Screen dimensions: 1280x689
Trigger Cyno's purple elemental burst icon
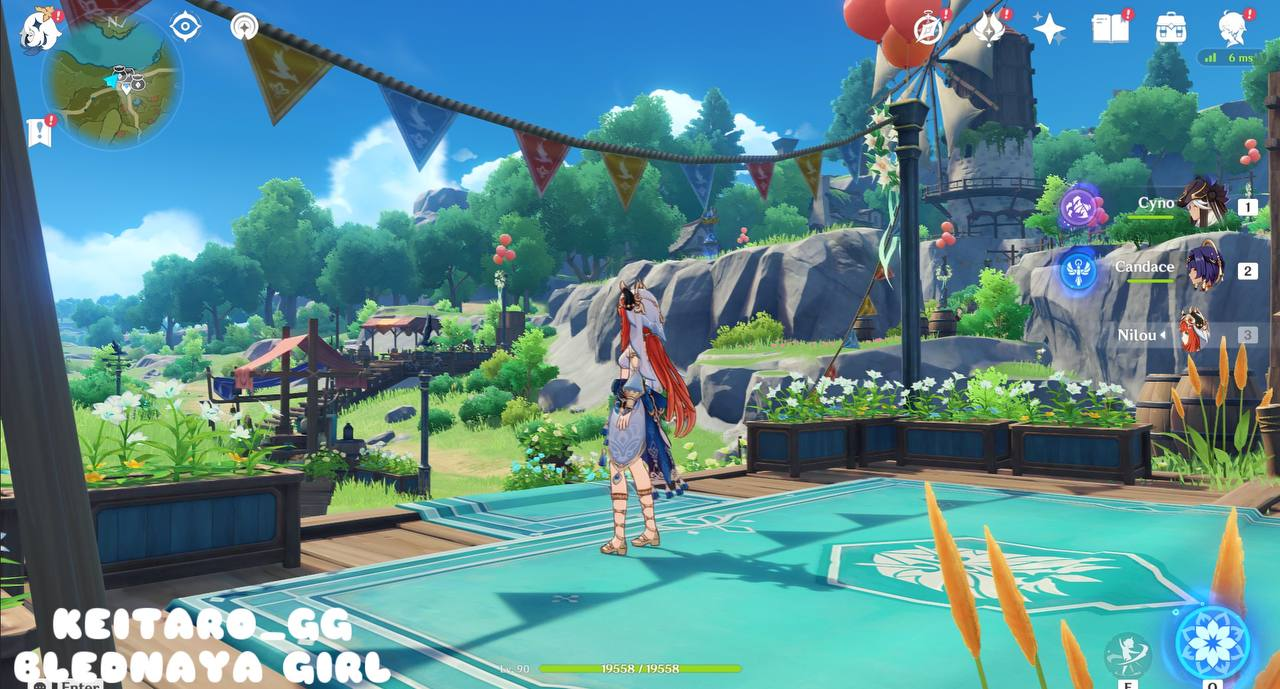(1079, 208)
